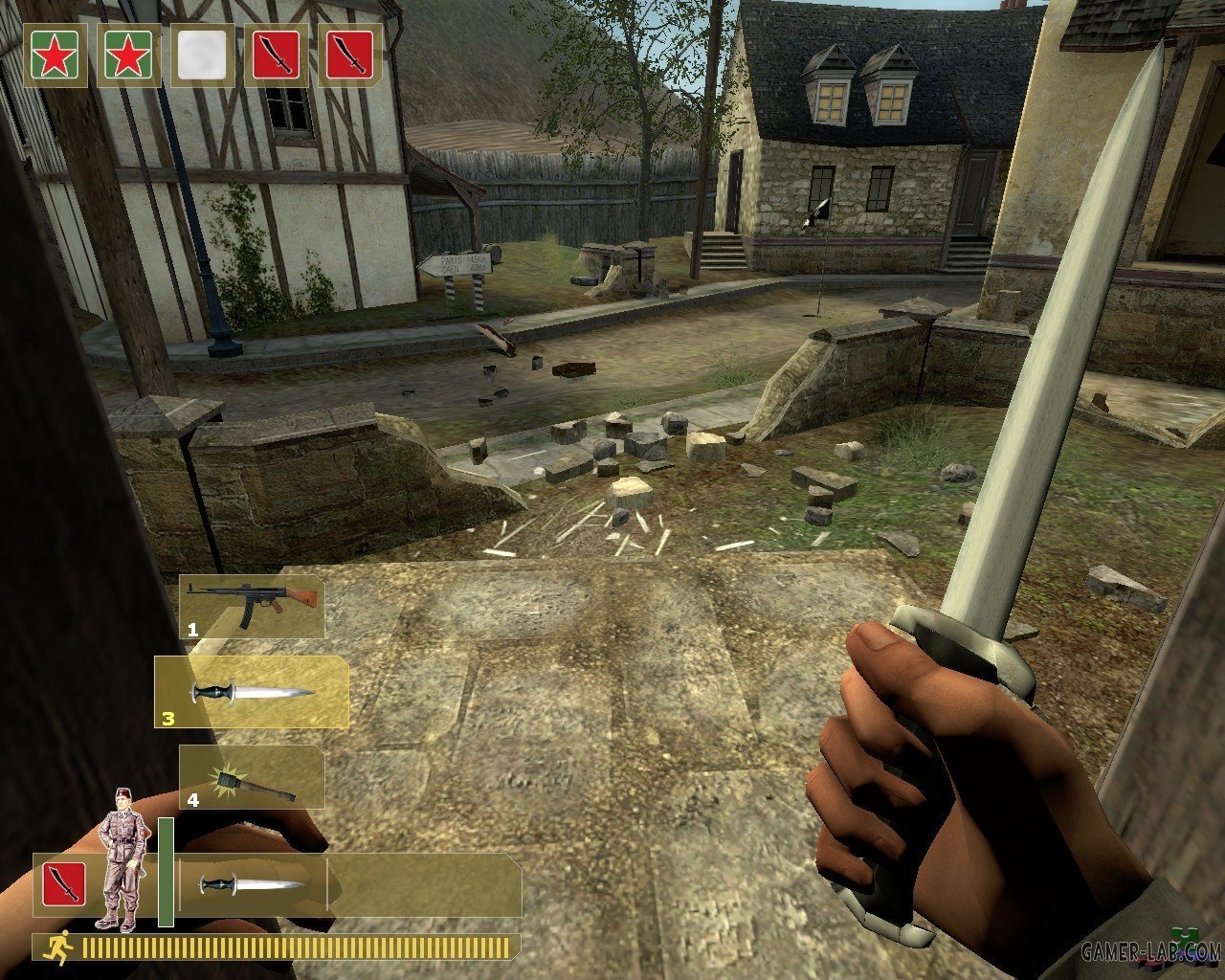Choose the highlighted knife in weapon slot 3

click(252, 692)
